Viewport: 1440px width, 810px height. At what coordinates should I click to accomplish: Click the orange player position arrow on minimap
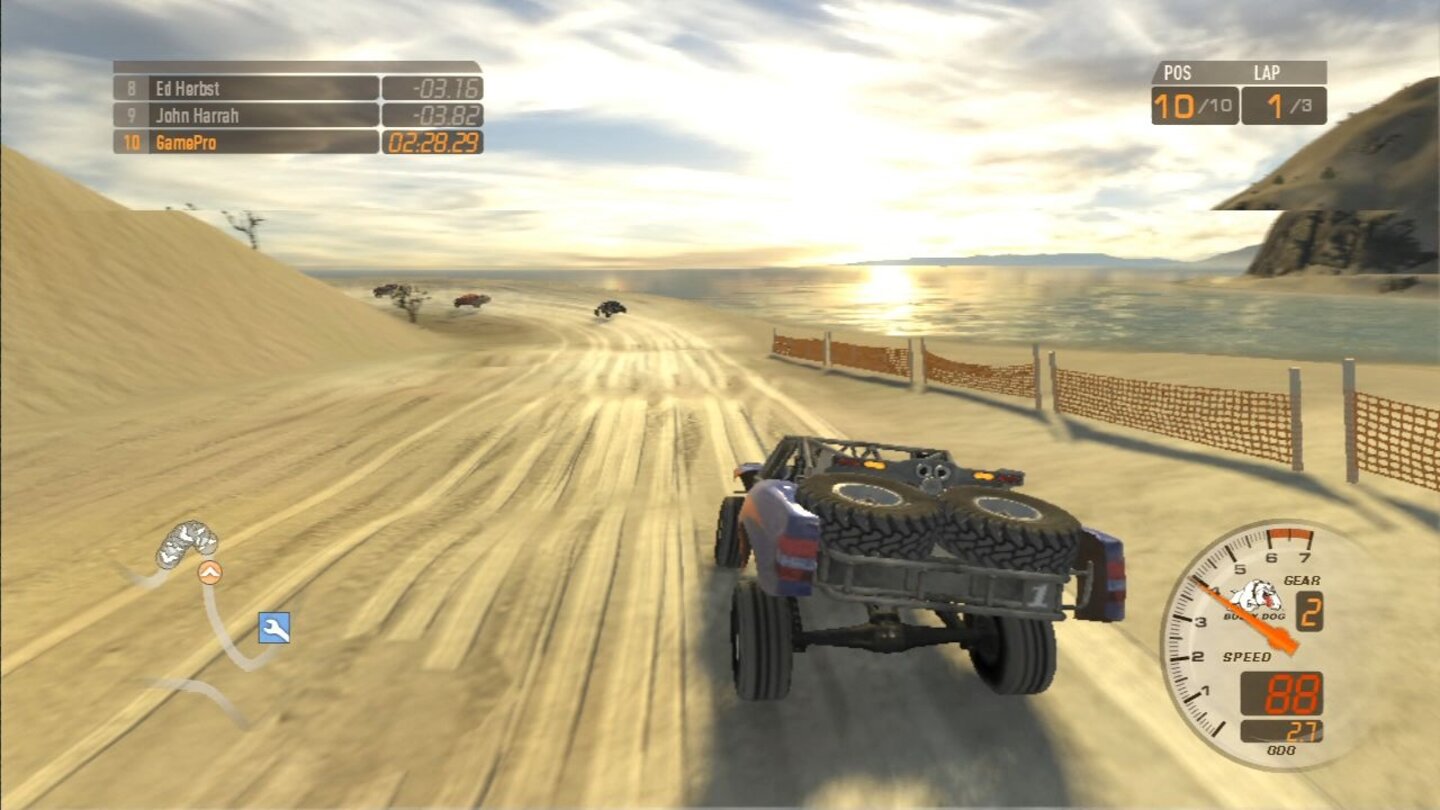(x=208, y=574)
